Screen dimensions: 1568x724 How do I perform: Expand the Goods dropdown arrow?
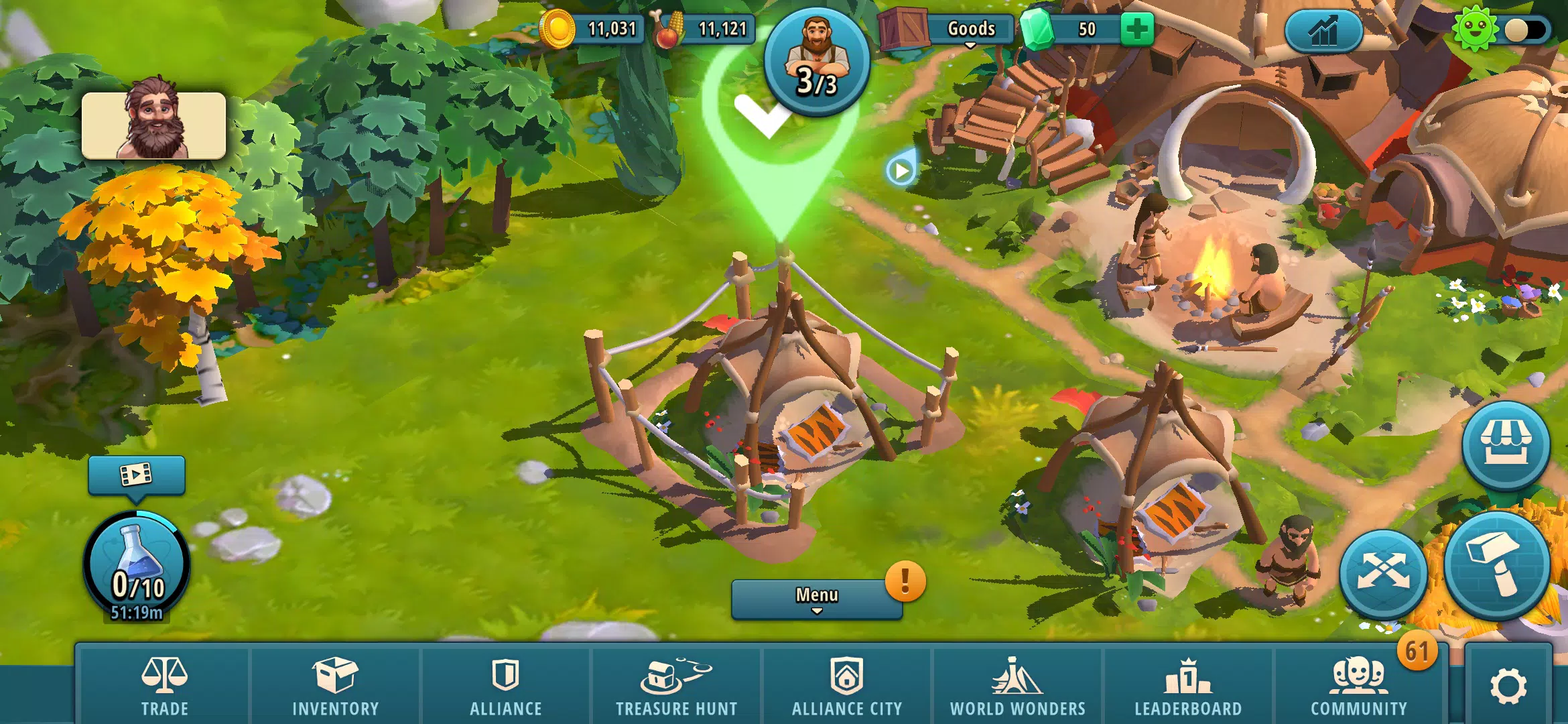tap(970, 46)
